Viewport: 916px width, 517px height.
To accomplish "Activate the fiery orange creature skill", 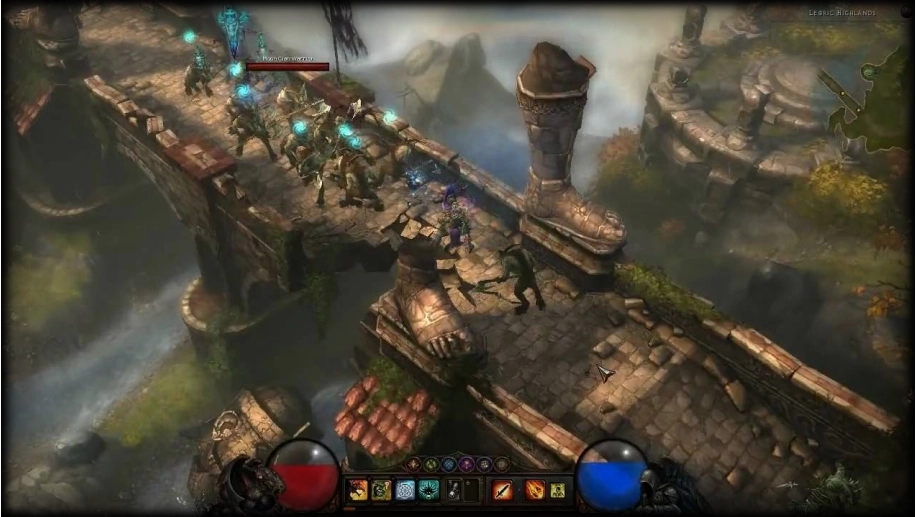I will coord(357,490).
